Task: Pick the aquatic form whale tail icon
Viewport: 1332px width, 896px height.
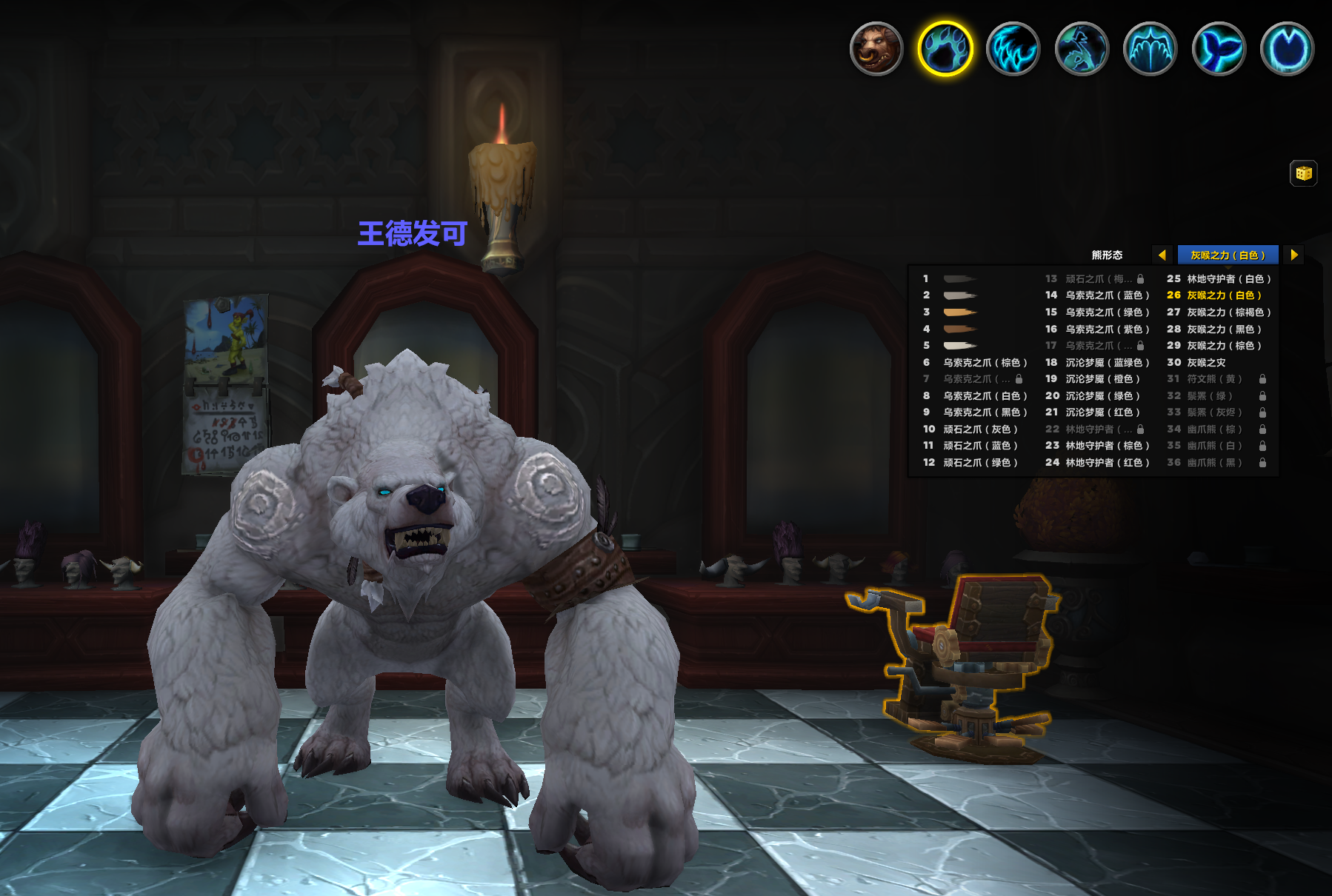Action: pos(1219,49)
